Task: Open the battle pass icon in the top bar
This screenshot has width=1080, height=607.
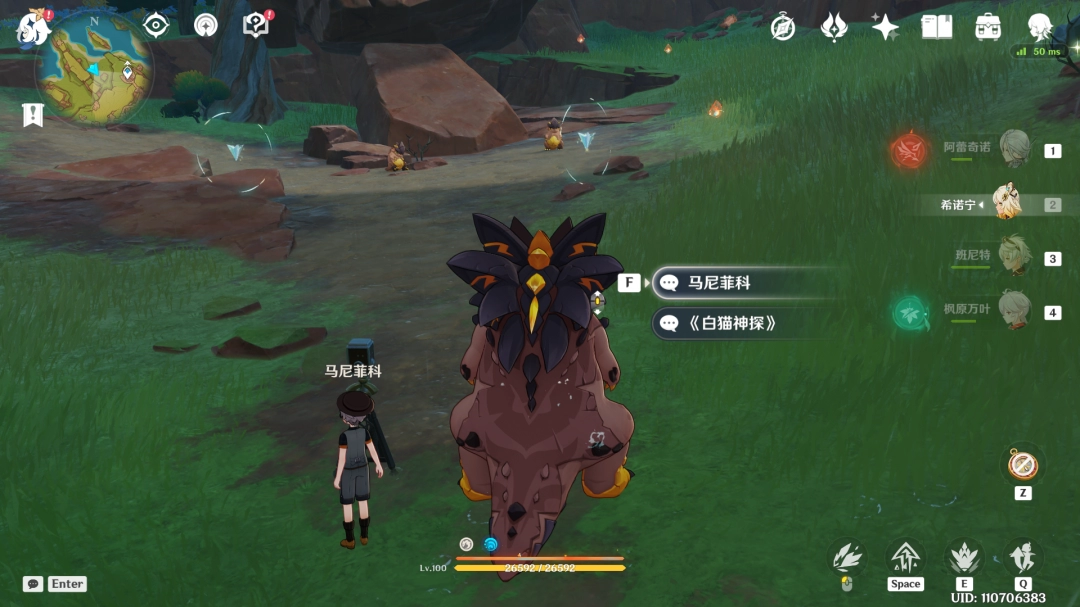Action: pyautogui.click(x=834, y=27)
